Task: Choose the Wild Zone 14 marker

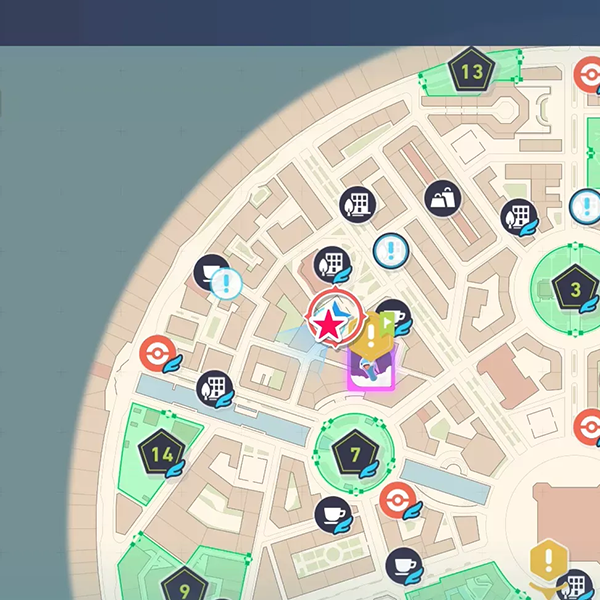Action: click(161, 454)
